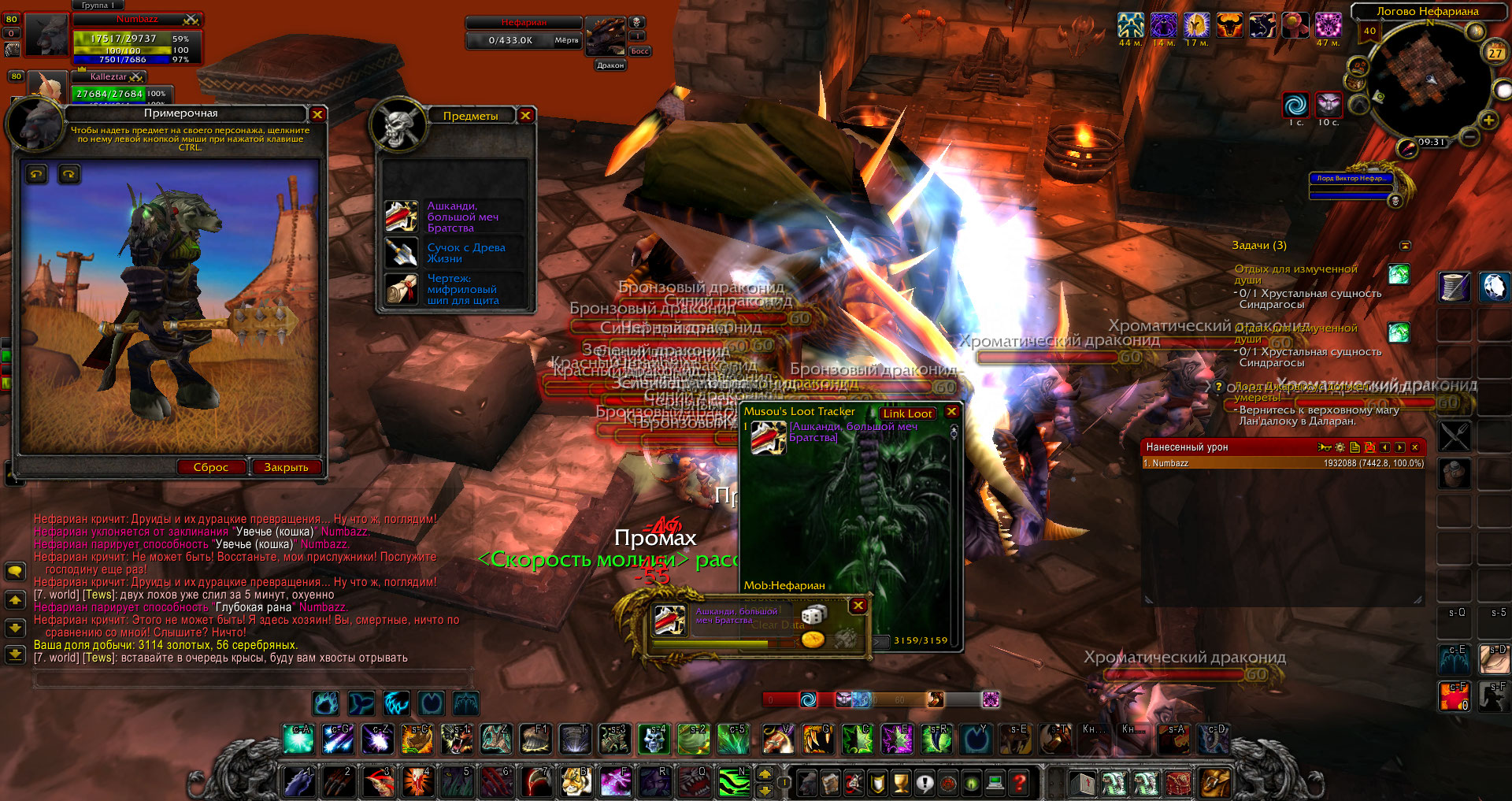Open the red question mark help button

pos(1019,782)
